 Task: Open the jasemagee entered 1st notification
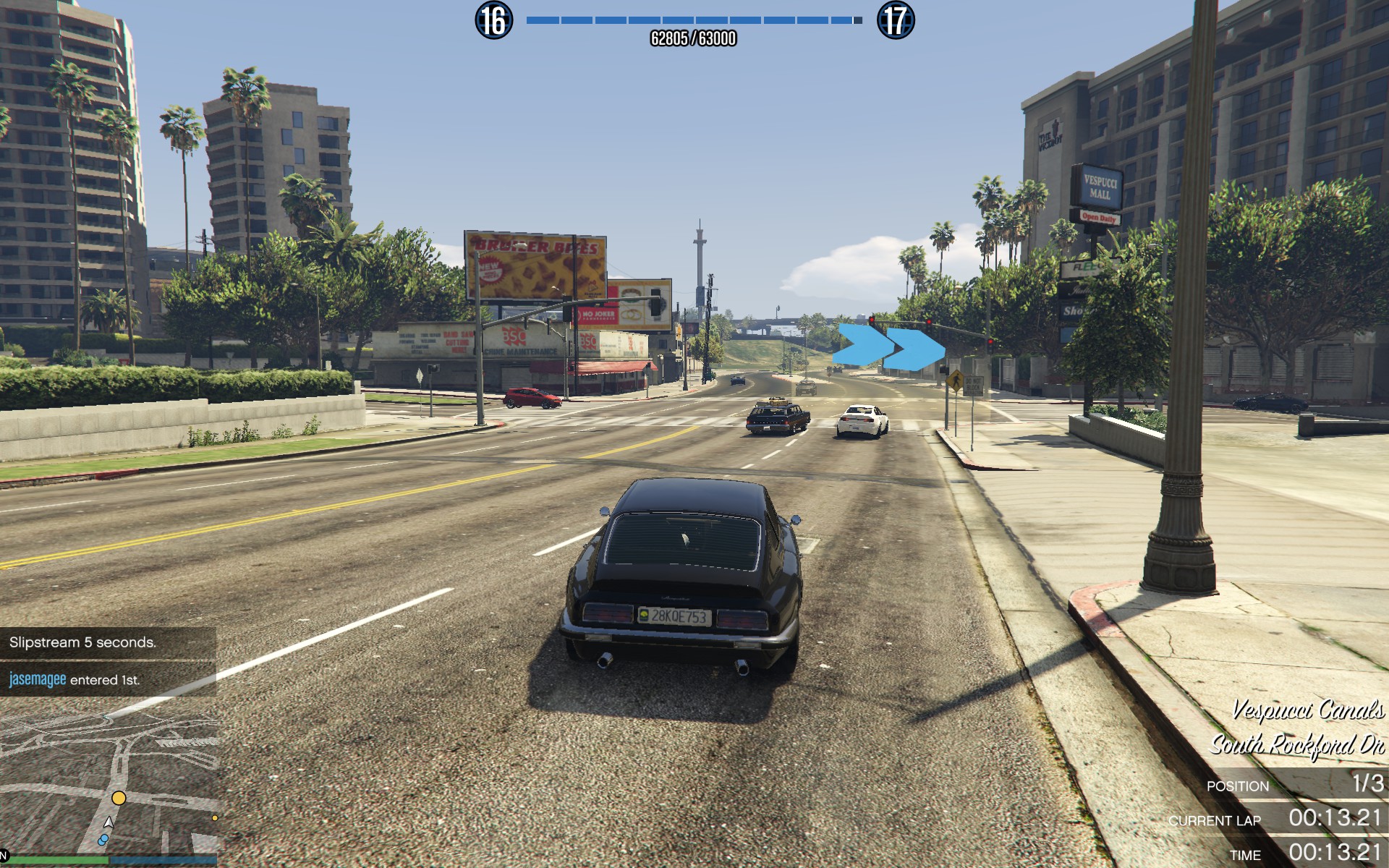pos(108,679)
